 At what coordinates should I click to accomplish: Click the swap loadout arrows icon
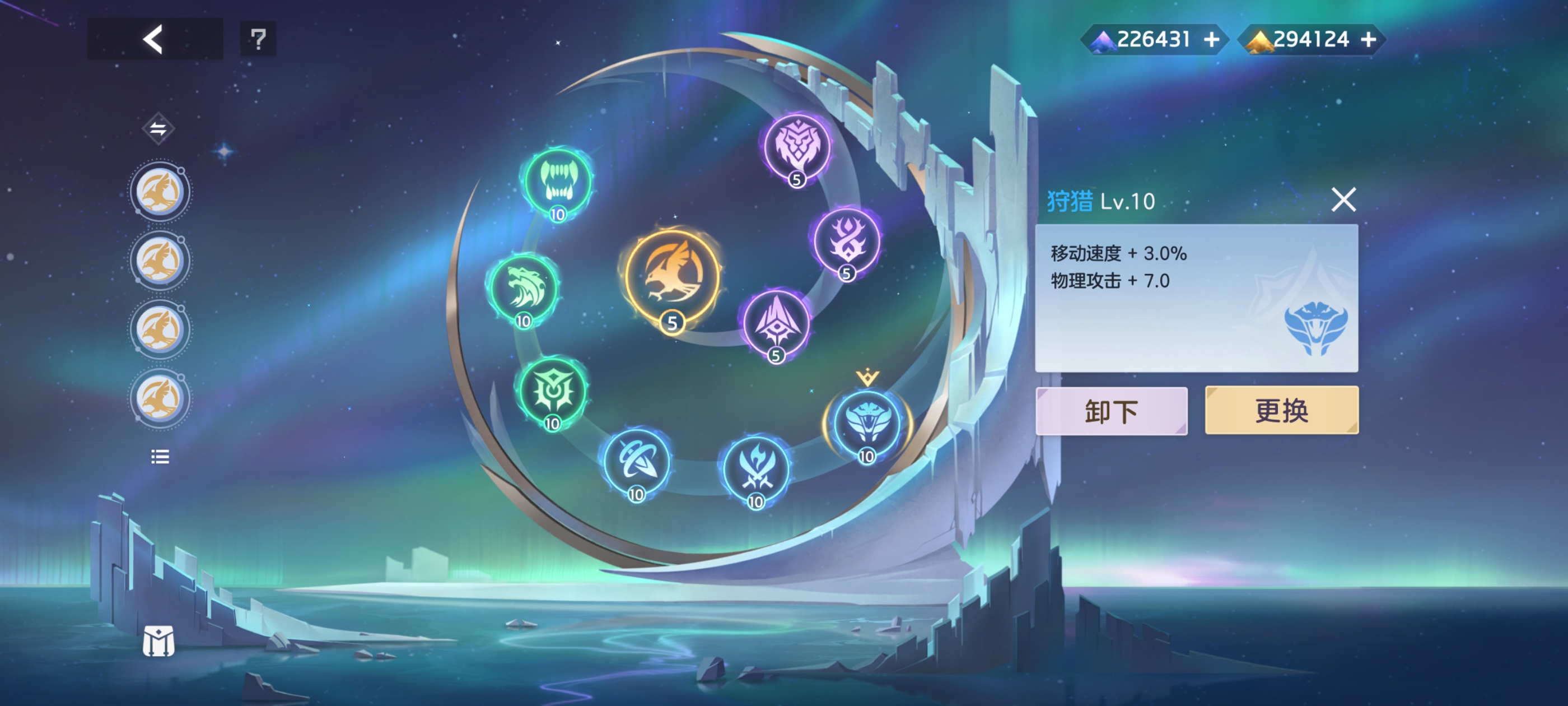(158, 127)
